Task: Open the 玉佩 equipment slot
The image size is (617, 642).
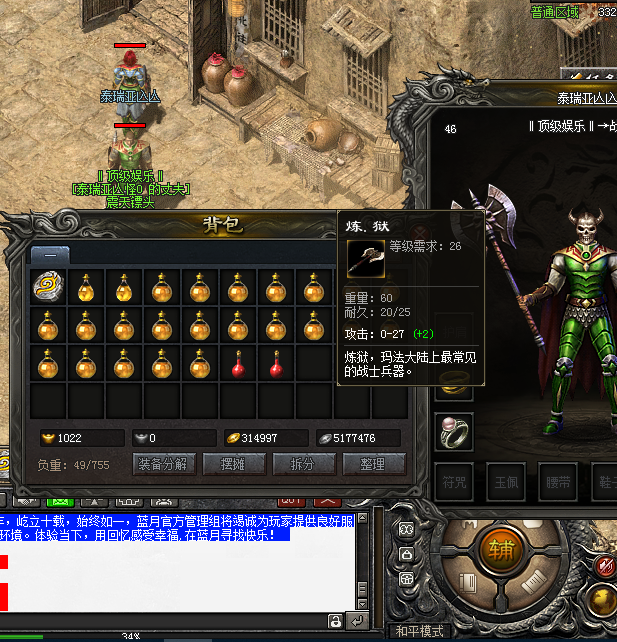Action: (508, 481)
